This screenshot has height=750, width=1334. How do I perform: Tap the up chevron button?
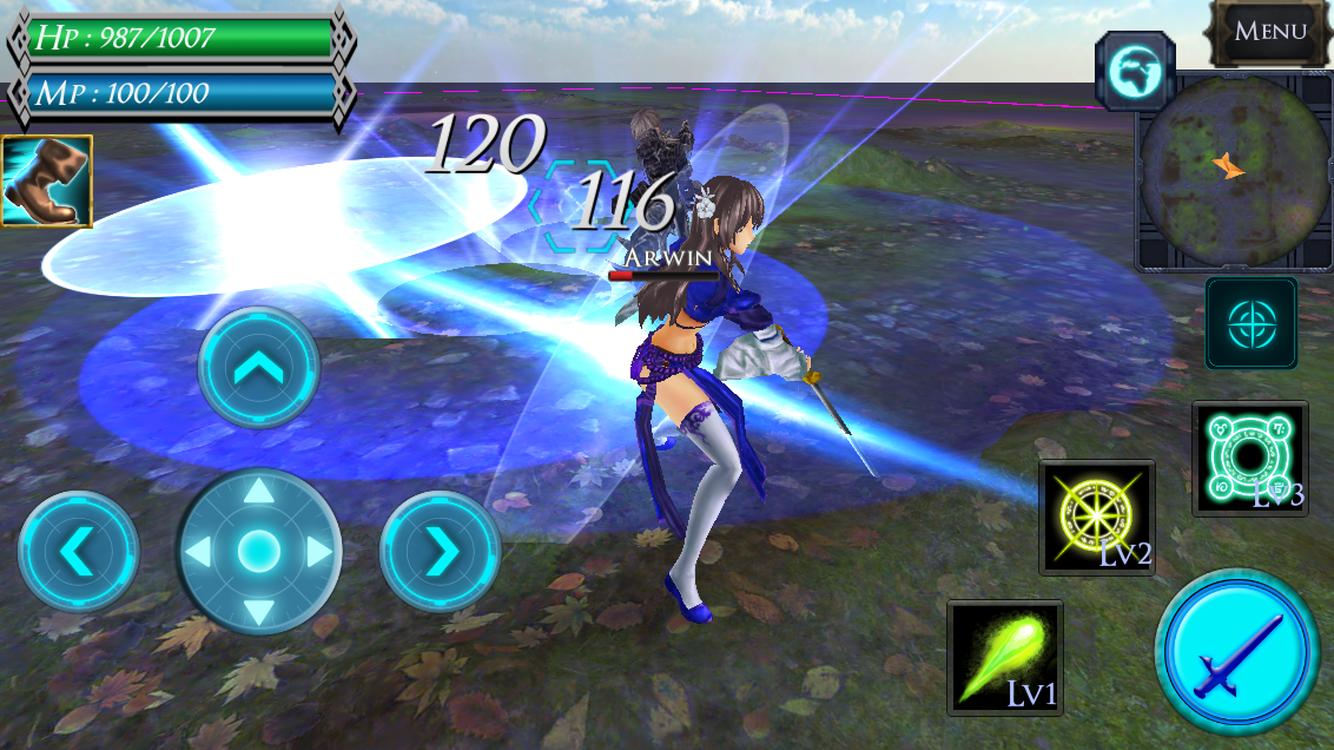tap(259, 369)
